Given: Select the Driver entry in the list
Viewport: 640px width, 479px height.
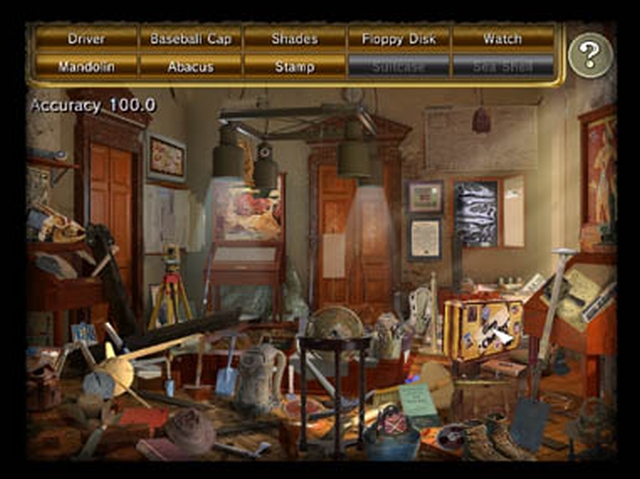Looking at the screenshot, I should coord(86,39).
